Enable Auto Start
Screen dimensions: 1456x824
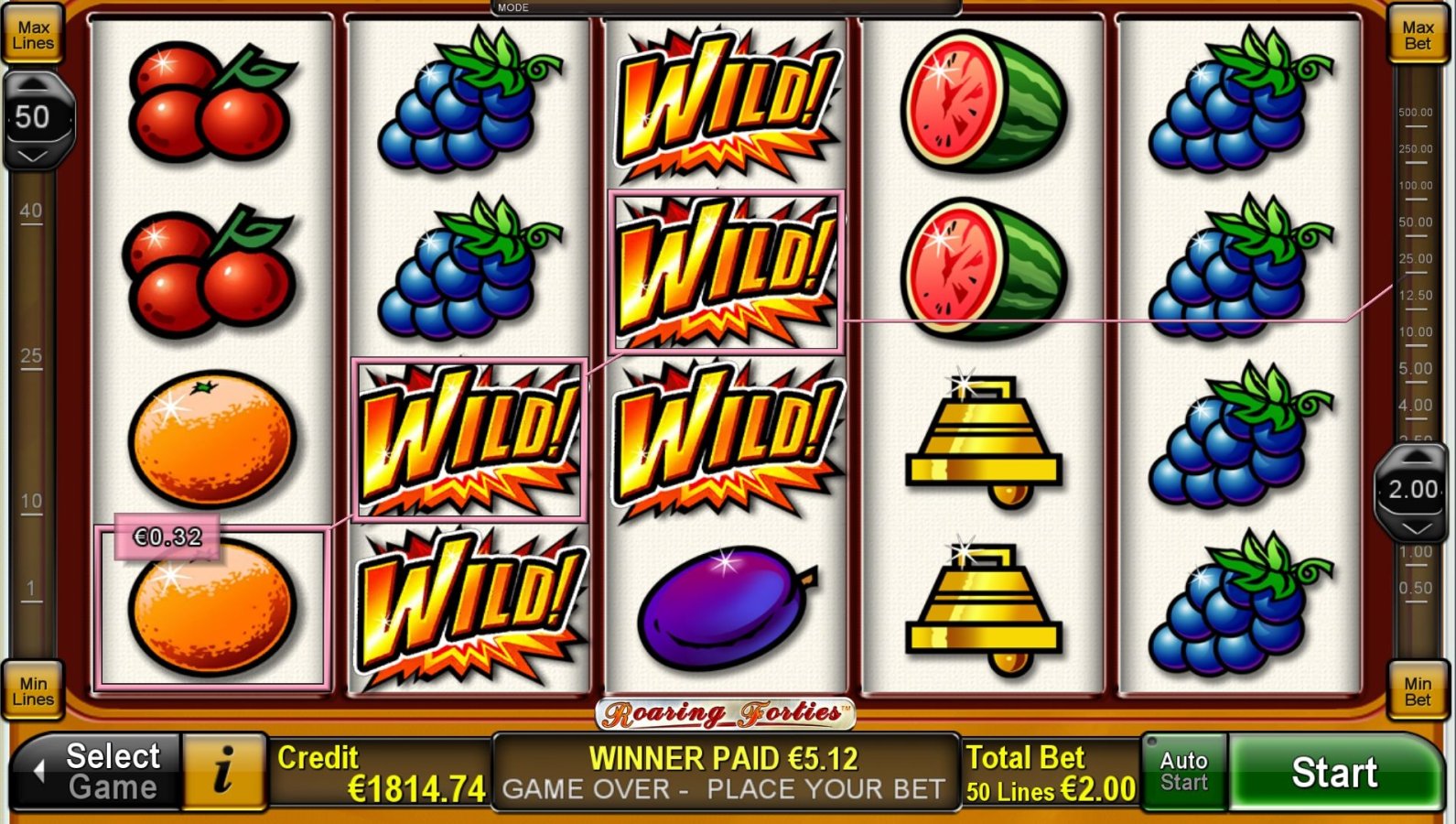point(1183,771)
